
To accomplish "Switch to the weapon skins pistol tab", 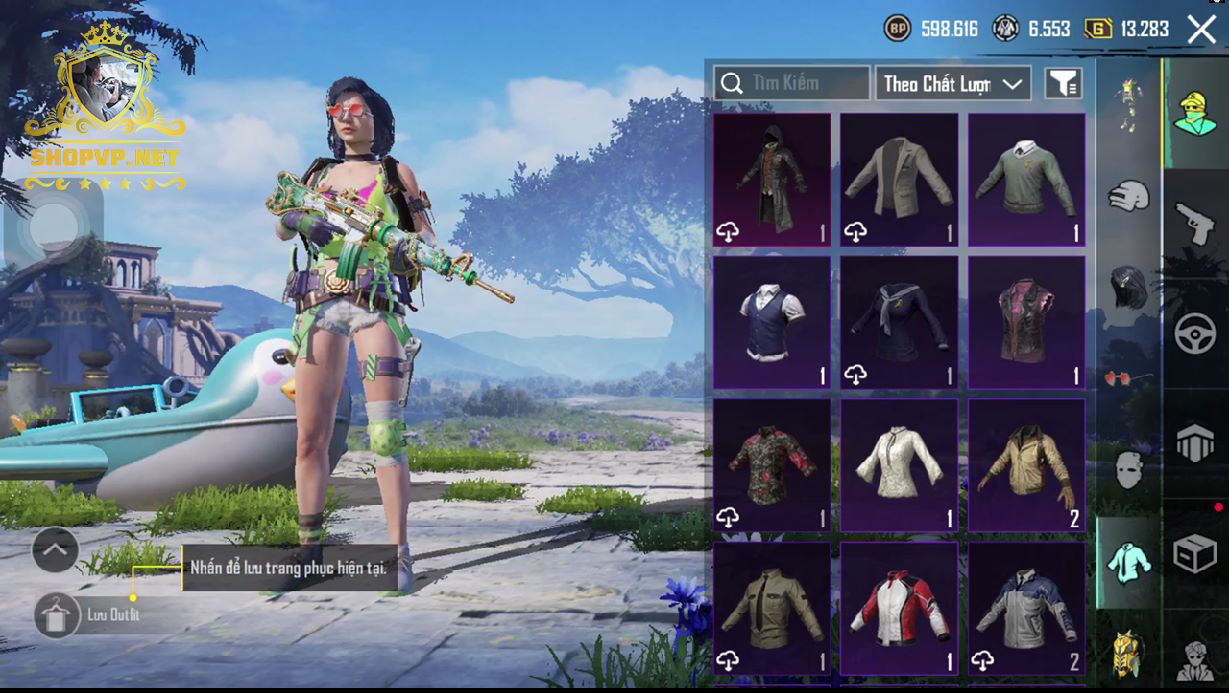I will pyautogui.click(x=1195, y=224).
